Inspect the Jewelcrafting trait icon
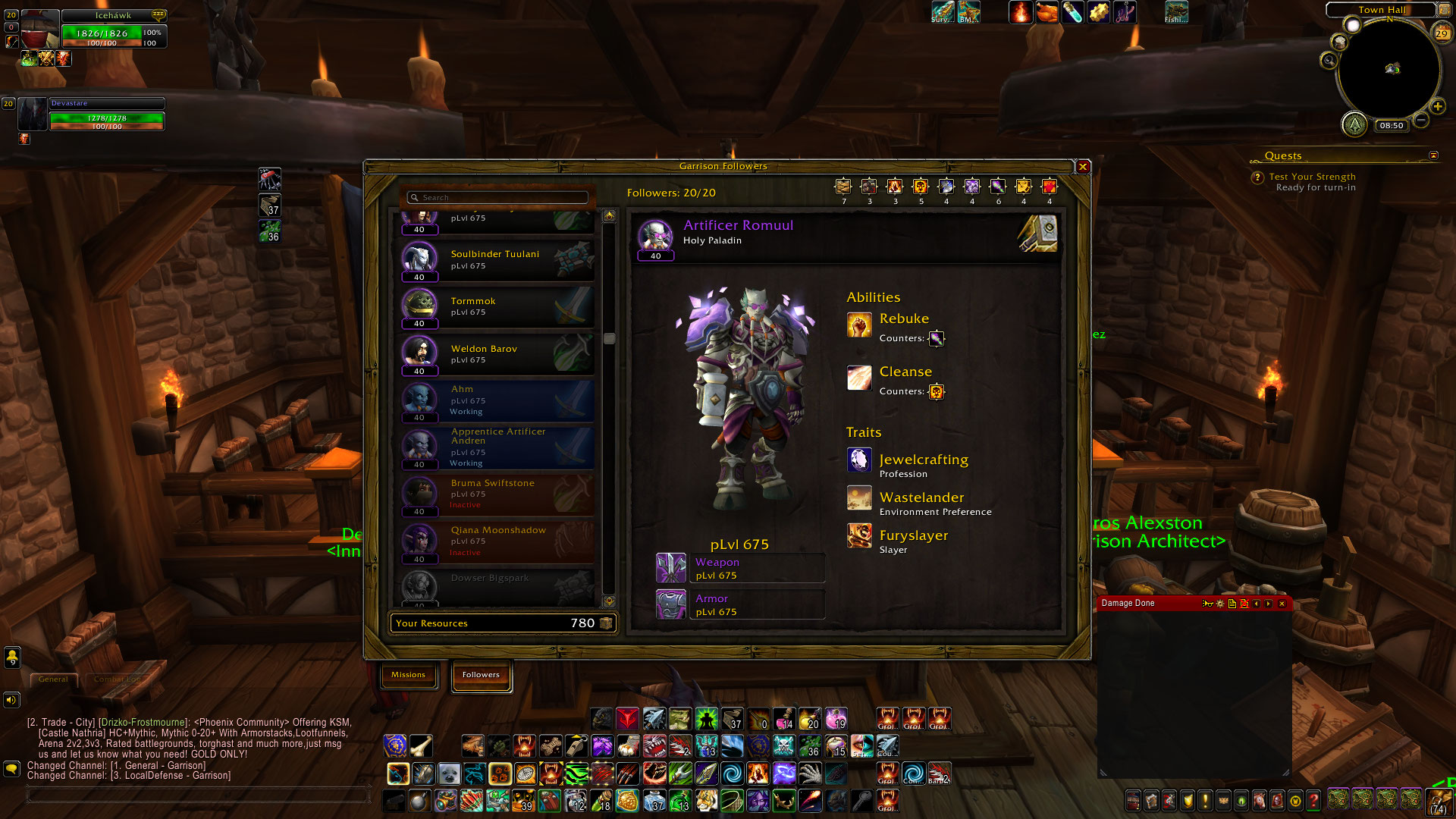The image size is (1456, 819). pos(859,460)
